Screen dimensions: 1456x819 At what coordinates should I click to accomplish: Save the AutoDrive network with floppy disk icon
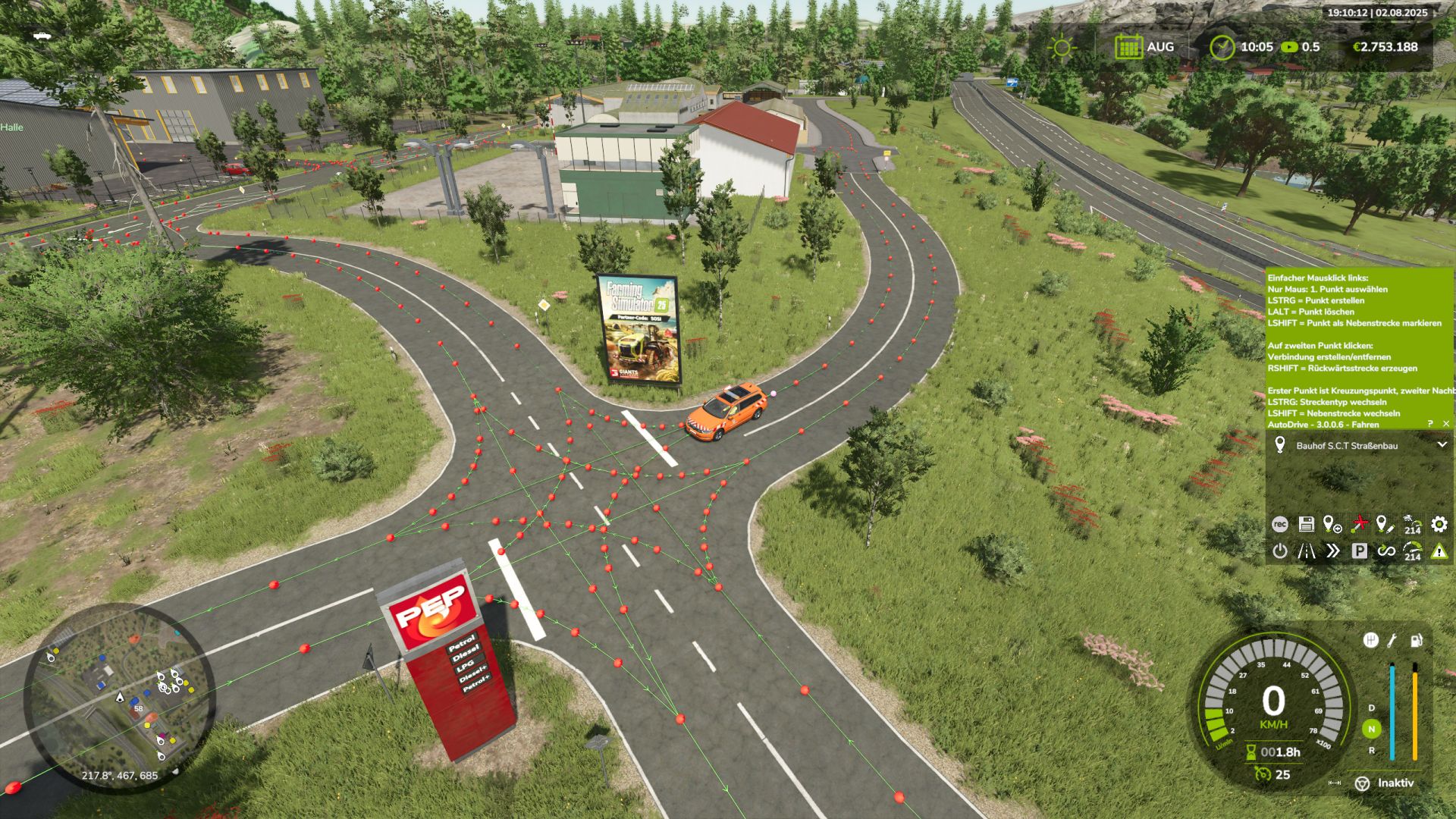1306,524
